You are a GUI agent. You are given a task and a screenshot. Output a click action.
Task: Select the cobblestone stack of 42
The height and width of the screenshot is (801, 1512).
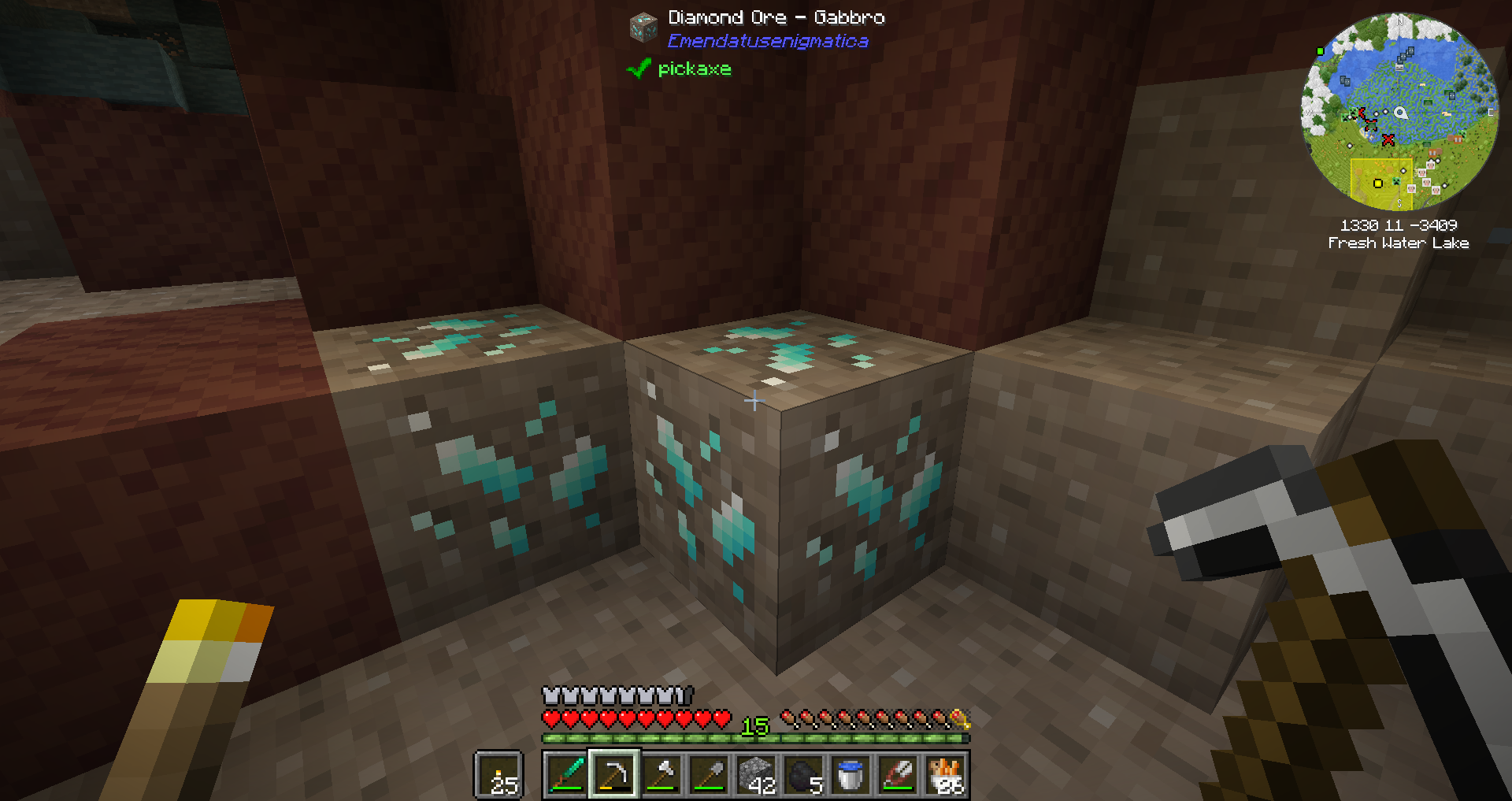(x=756, y=775)
